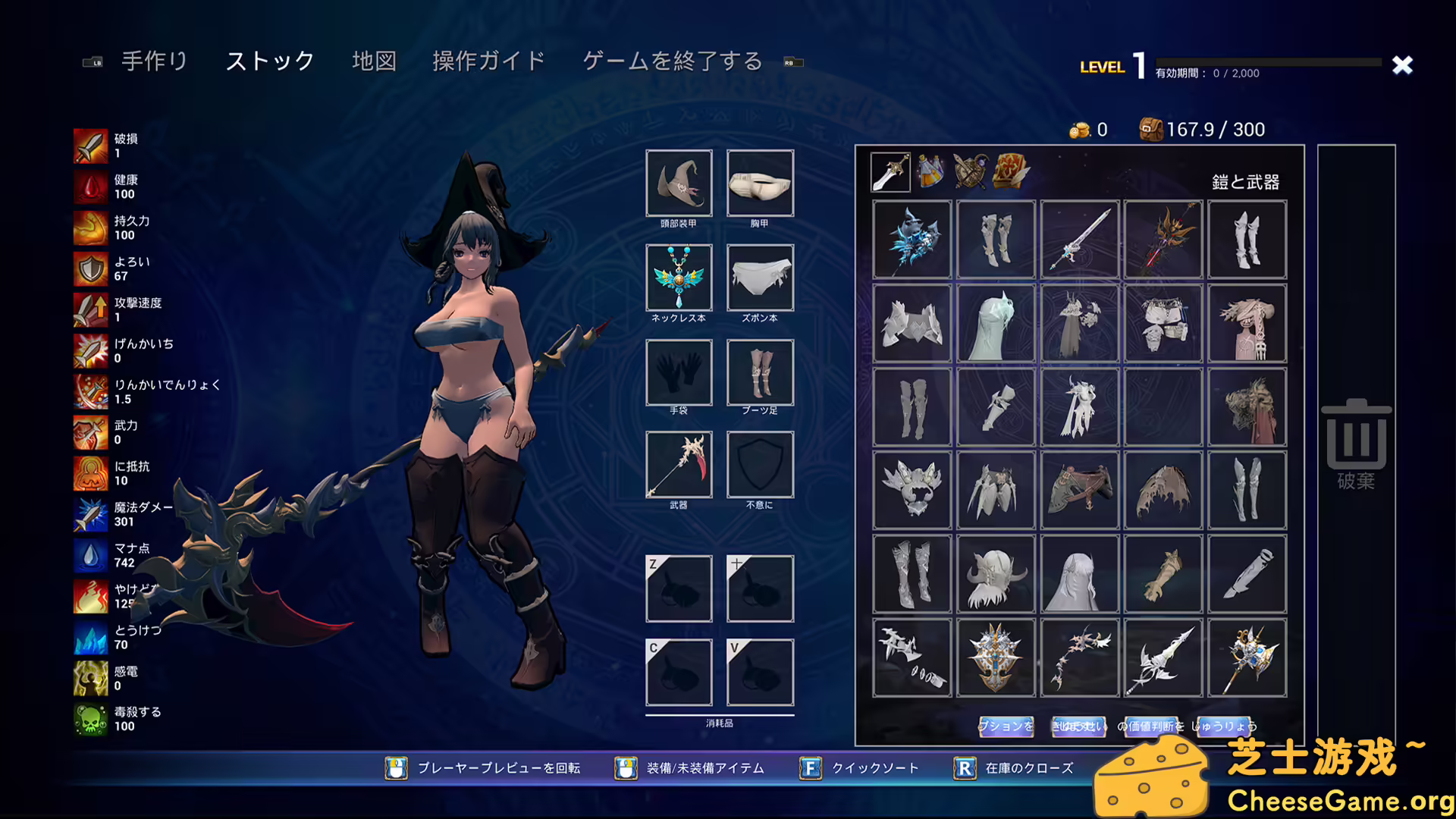Choose the equipped pants slot
Viewport: 1456px width, 819px height.
pyautogui.click(x=760, y=278)
